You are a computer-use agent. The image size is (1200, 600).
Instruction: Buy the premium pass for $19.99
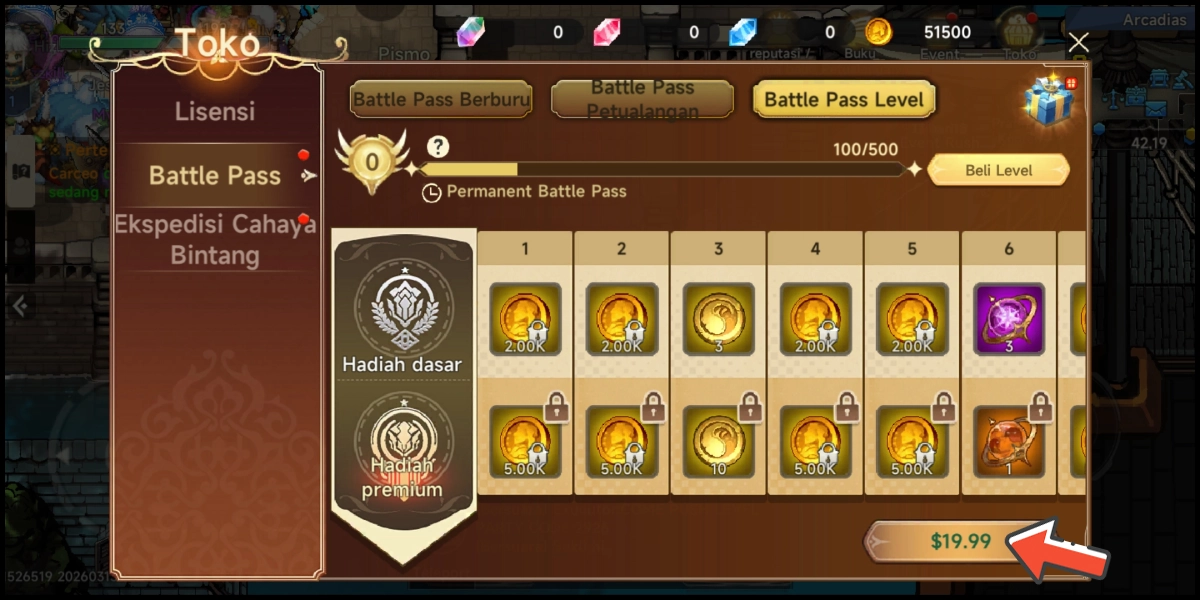[960, 541]
